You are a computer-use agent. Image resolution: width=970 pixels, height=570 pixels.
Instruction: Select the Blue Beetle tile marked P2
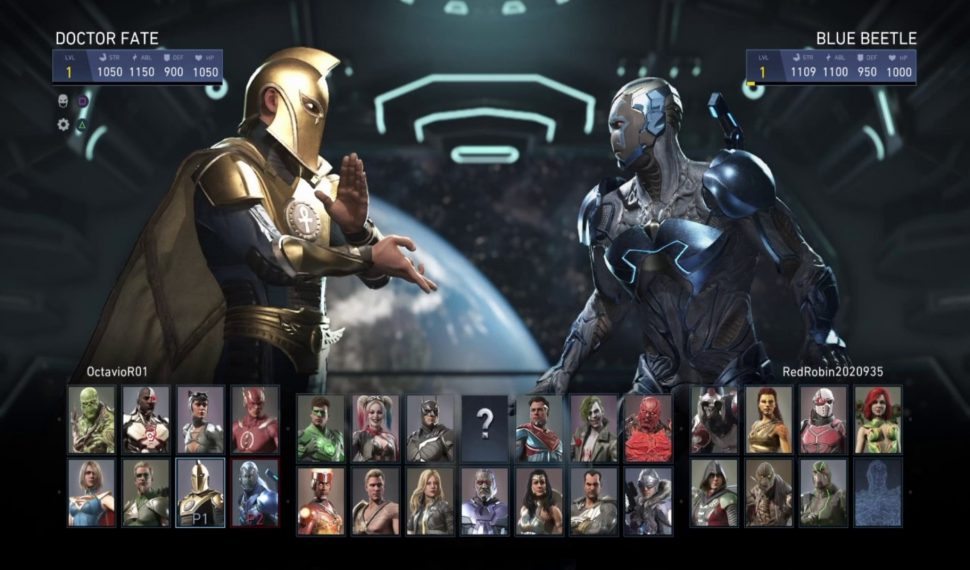255,492
